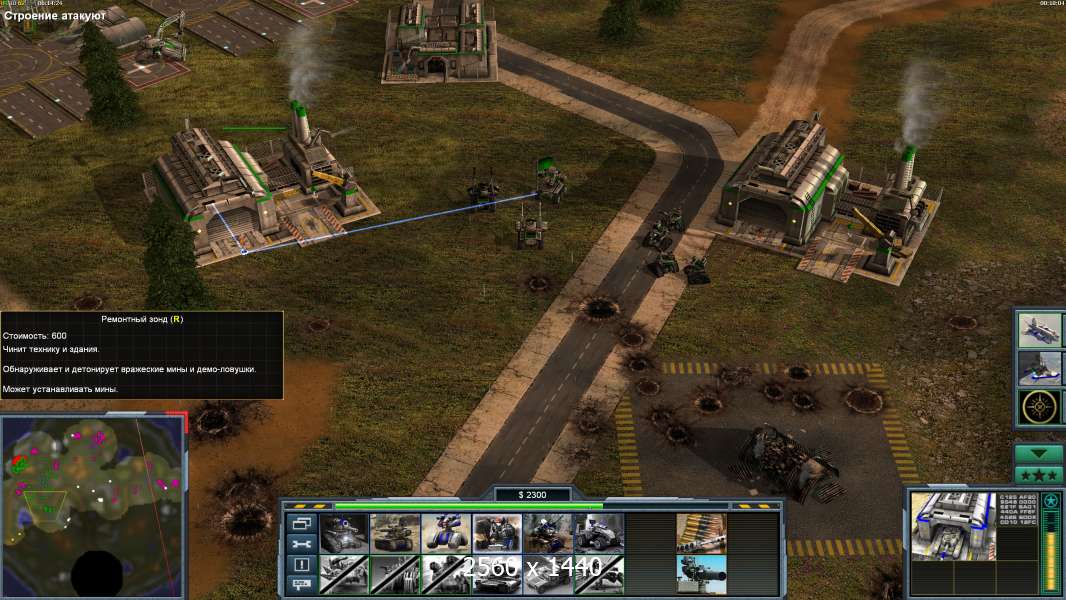Use the aircraft strike general power
1066x600 pixels.
pos(1039,331)
